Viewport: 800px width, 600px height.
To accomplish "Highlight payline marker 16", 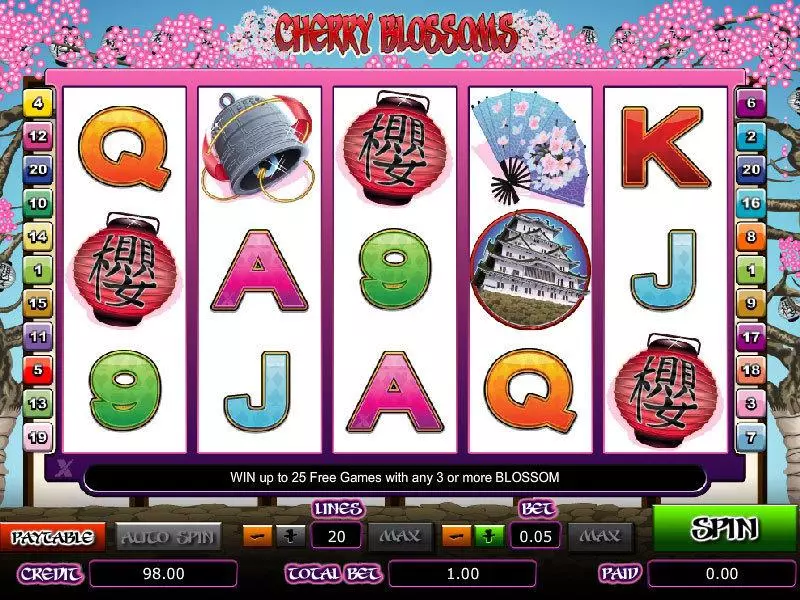I will click(x=750, y=203).
